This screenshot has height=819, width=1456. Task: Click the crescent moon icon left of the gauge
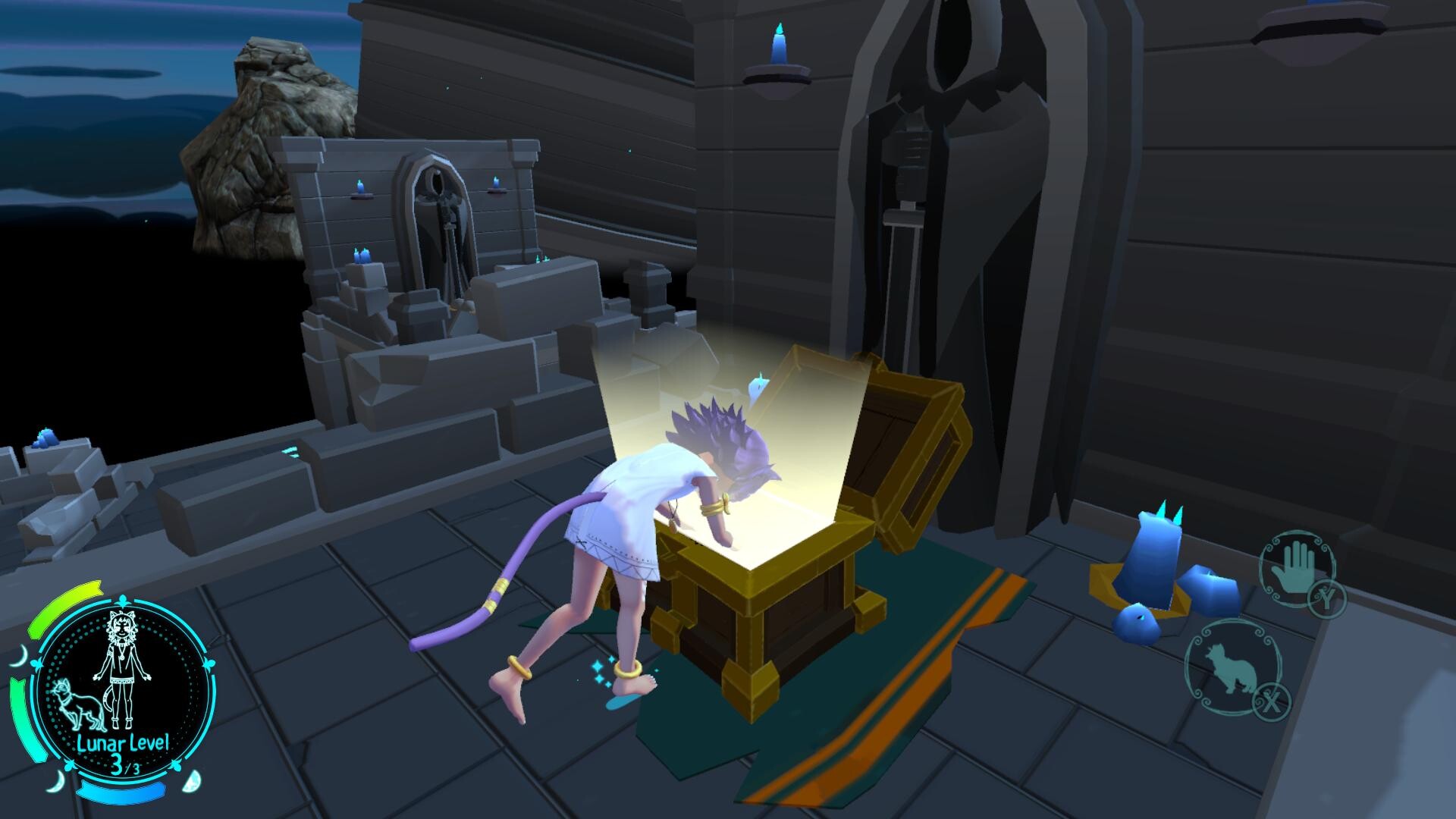pyautogui.click(x=21, y=656)
